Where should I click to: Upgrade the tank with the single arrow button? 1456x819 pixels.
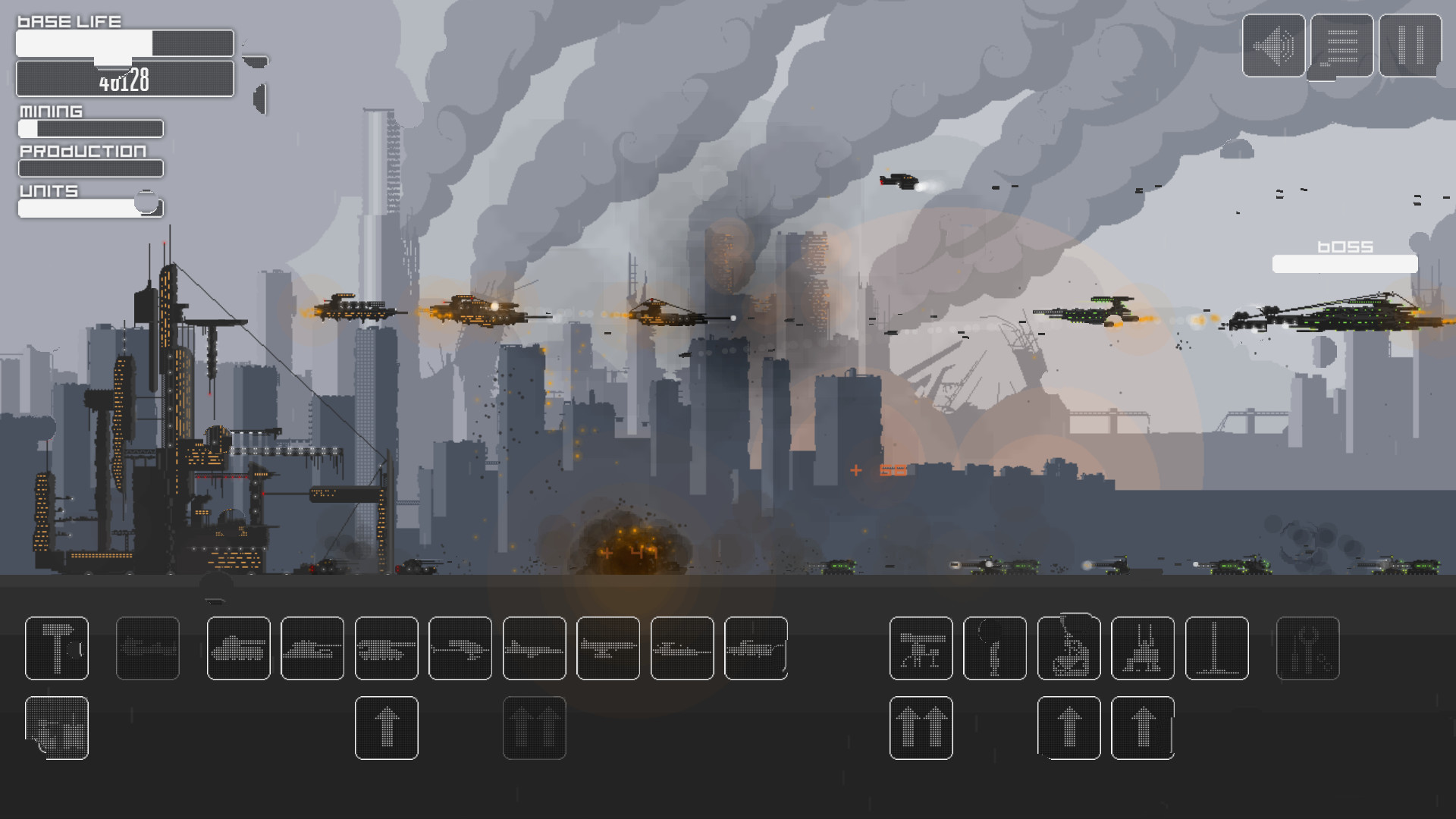pyautogui.click(x=386, y=730)
